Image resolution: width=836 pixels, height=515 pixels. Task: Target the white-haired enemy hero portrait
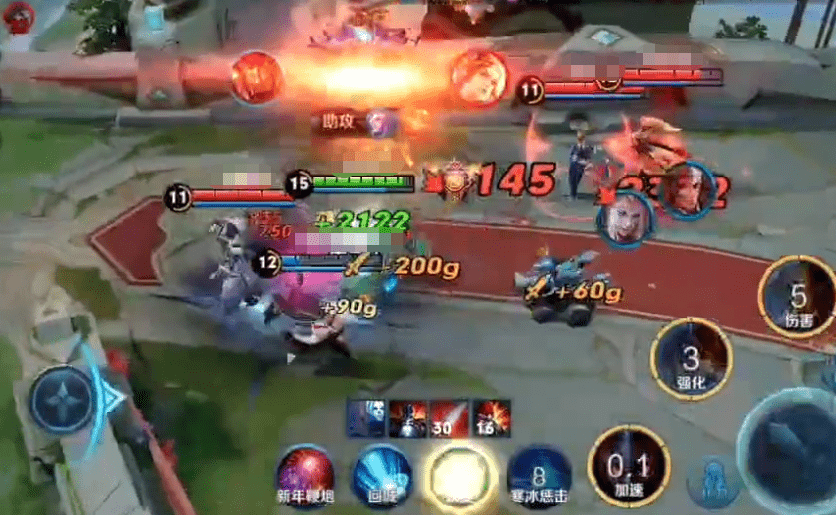625,215
